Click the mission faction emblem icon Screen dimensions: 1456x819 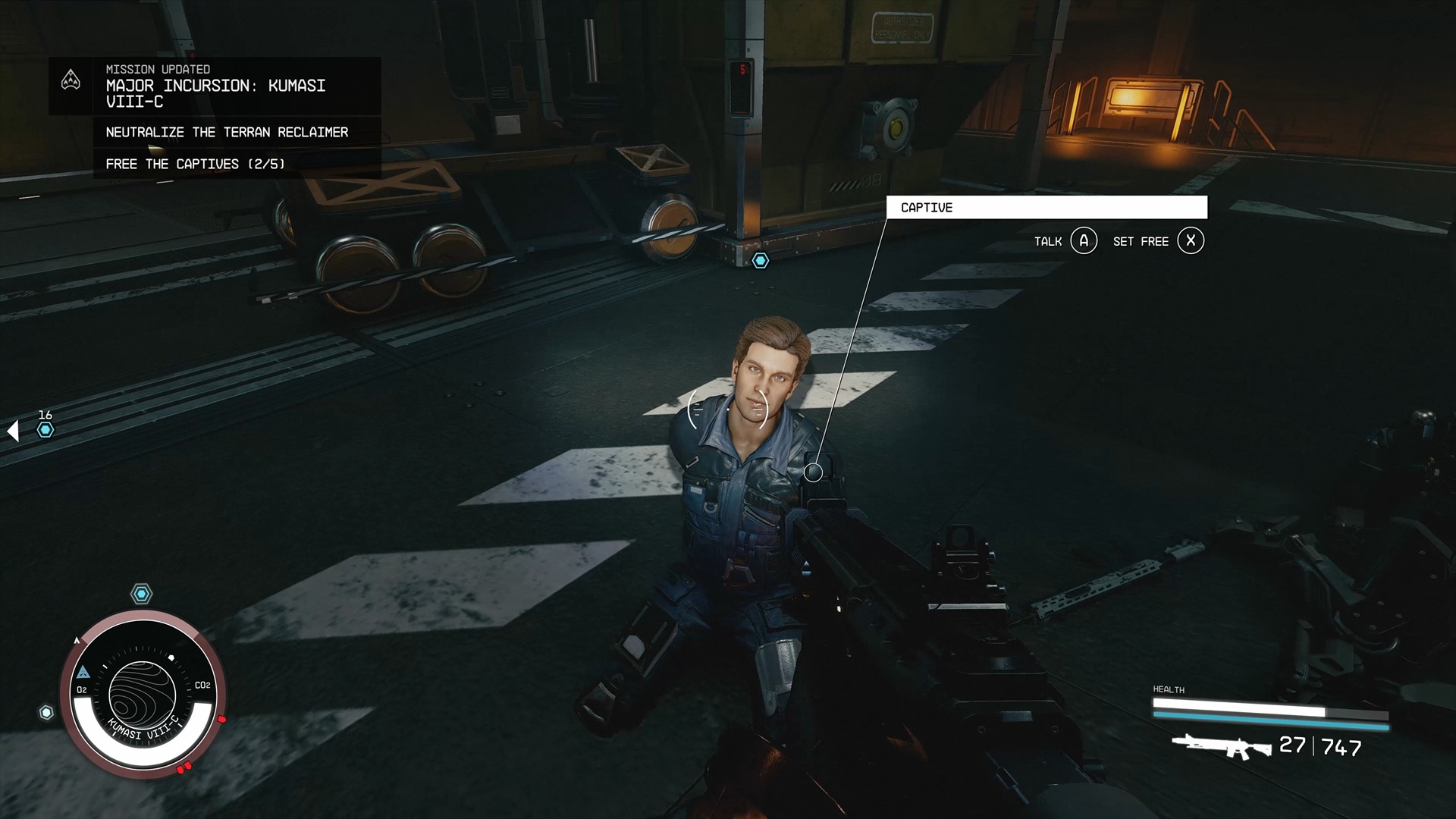71,80
